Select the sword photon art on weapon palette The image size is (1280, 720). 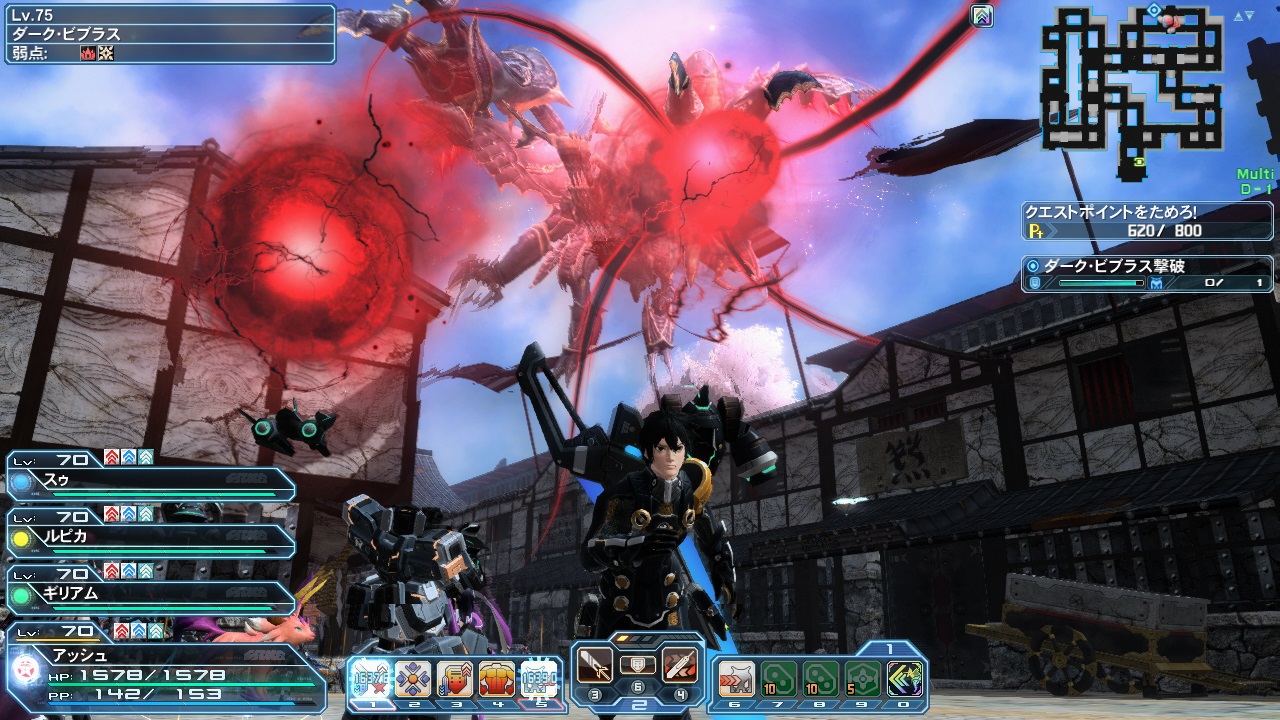click(x=597, y=664)
